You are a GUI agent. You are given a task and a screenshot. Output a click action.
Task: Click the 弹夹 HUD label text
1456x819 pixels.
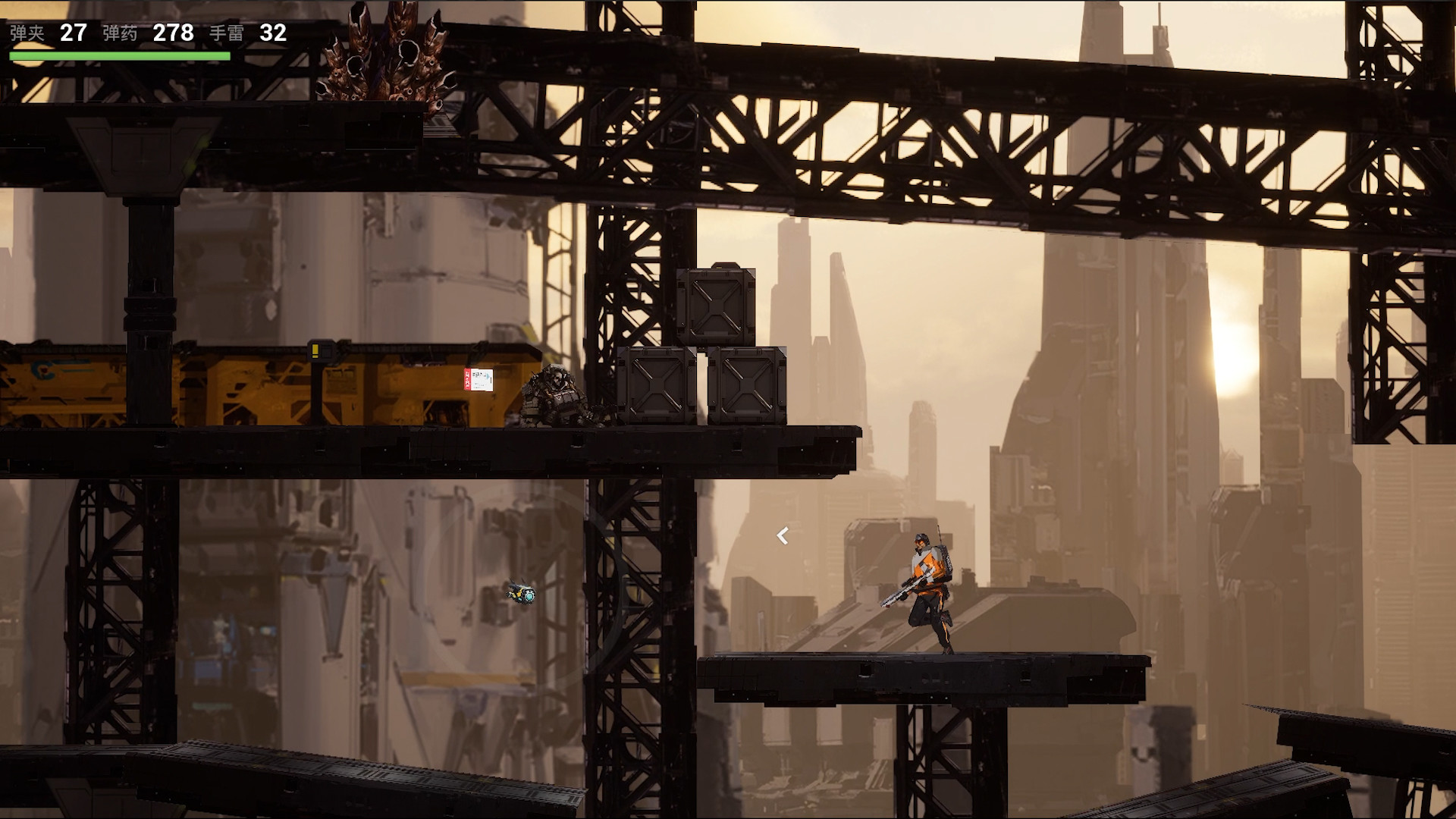26,33
